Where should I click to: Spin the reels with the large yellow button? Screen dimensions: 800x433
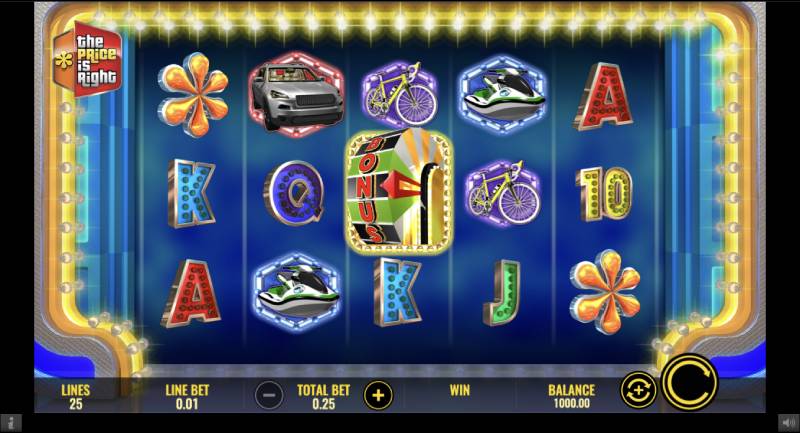[689, 383]
